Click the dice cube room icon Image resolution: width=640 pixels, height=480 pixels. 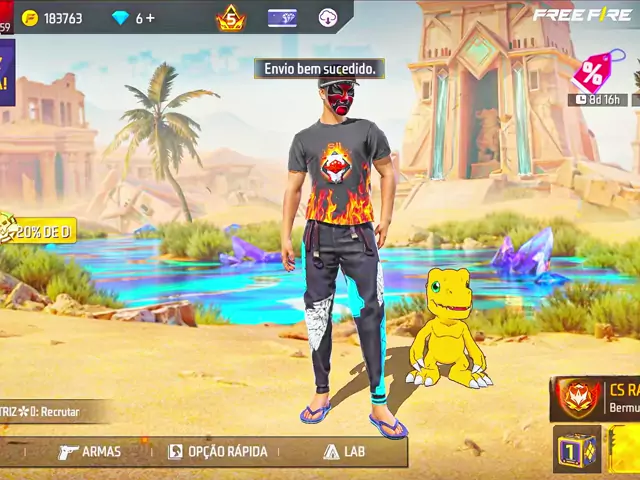(x=576, y=449)
